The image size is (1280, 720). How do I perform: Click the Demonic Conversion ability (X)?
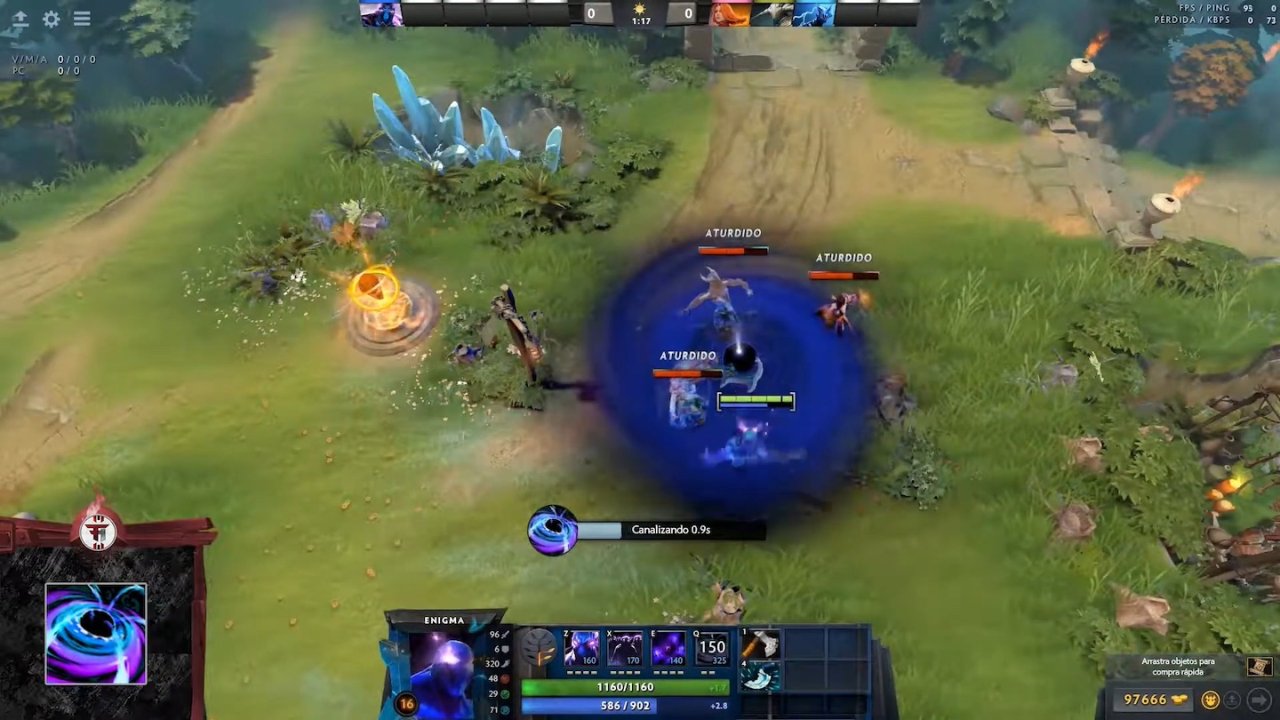pos(624,648)
